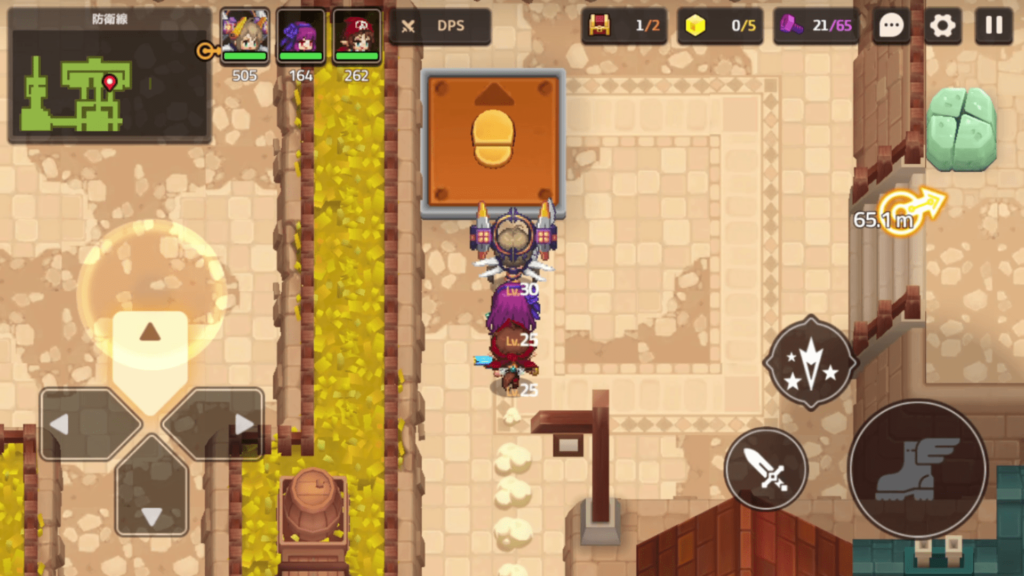Activate the star burst chain skill
This screenshot has width=1024, height=576.
click(810, 362)
